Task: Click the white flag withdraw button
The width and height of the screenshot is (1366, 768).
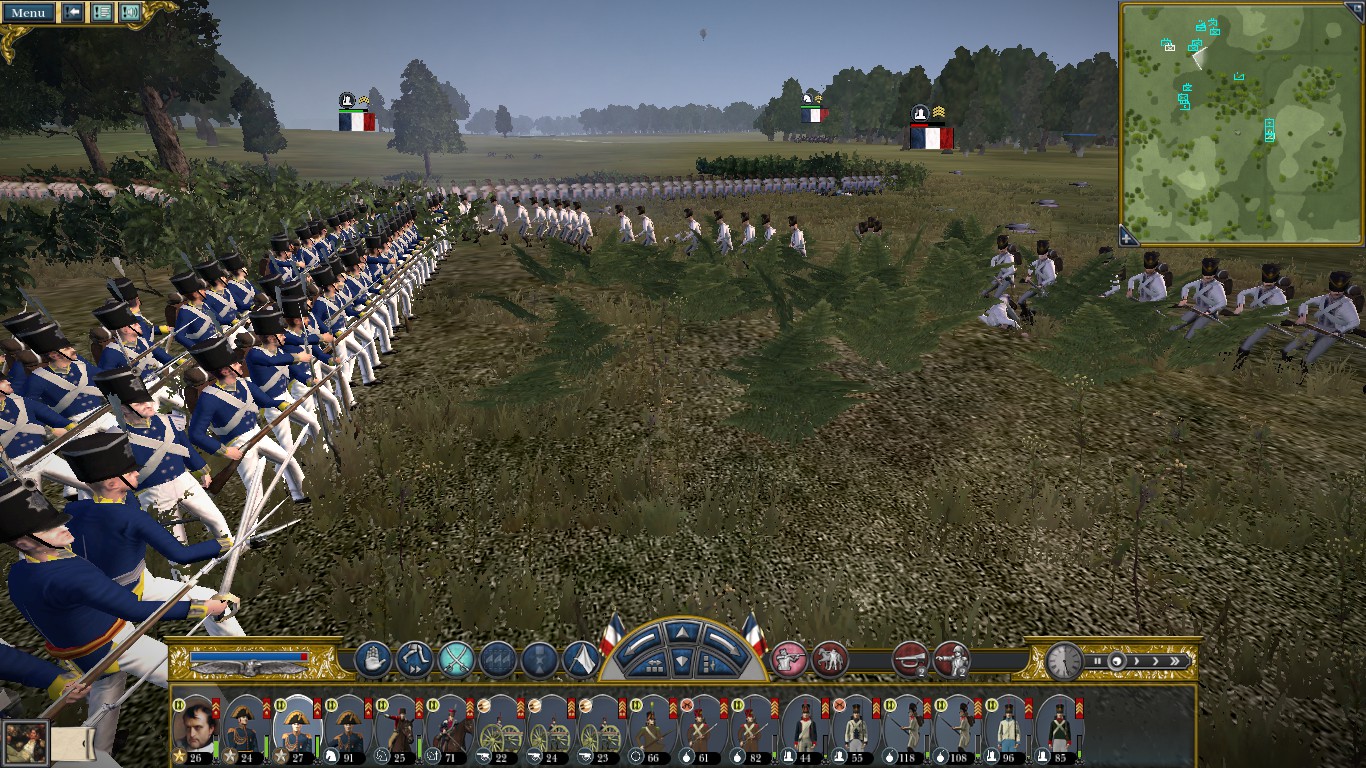Action: click(581, 660)
